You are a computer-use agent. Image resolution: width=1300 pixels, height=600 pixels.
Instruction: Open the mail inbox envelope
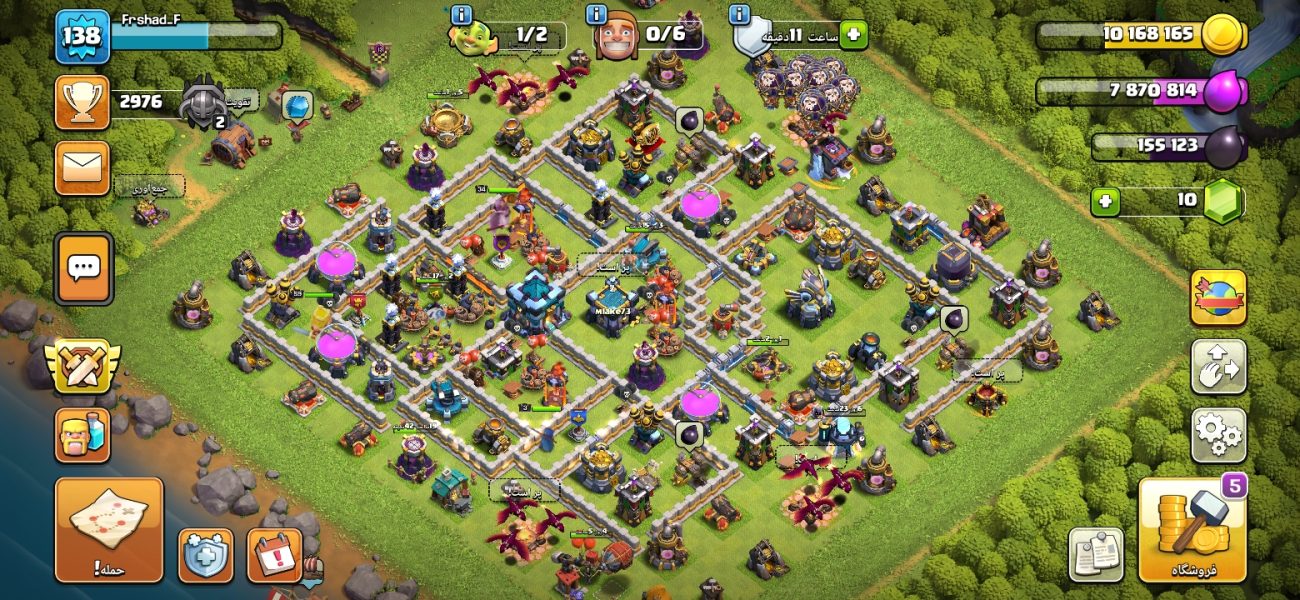click(x=82, y=168)
